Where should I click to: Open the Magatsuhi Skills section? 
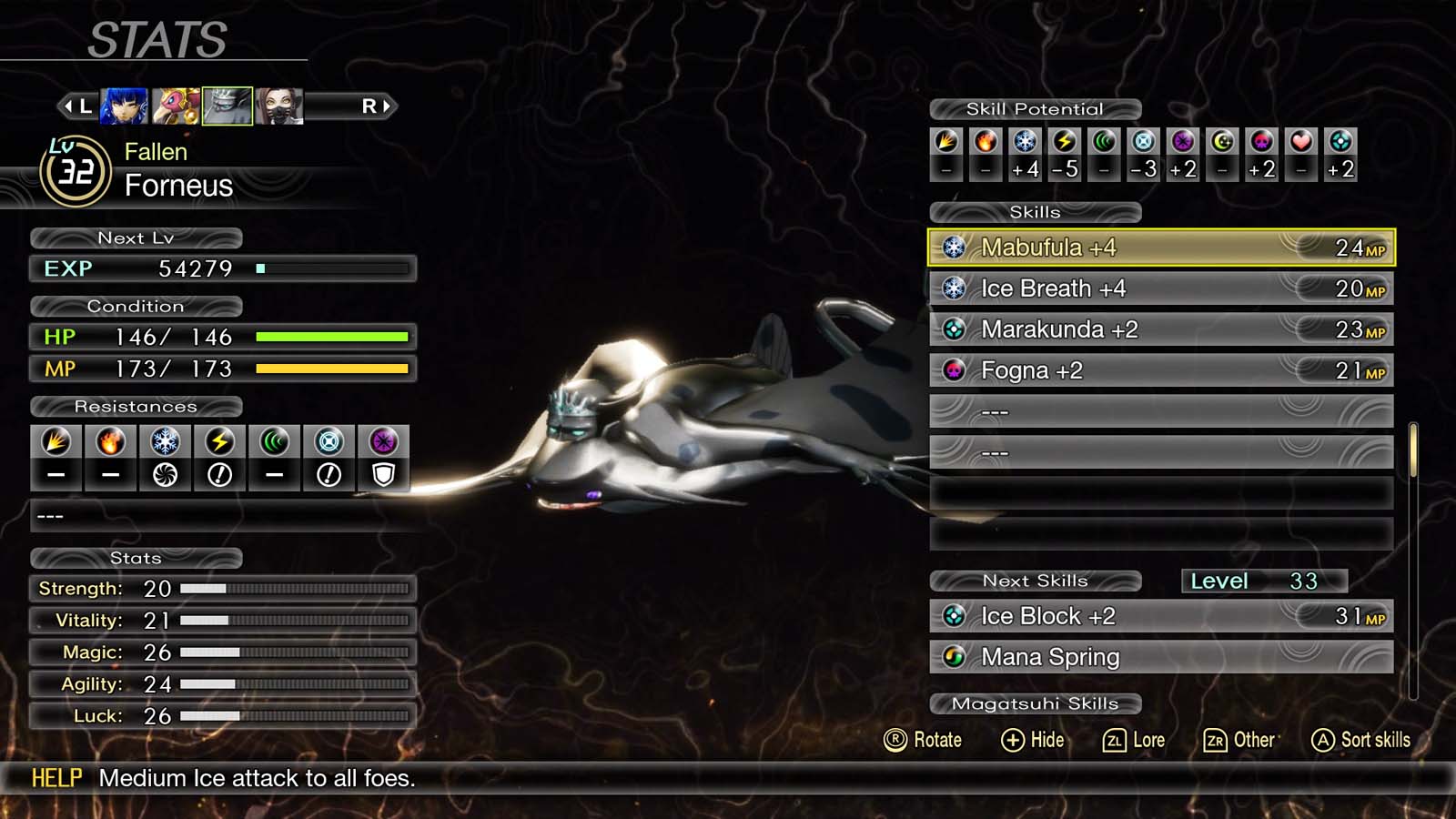click(x=1035, y=703)
